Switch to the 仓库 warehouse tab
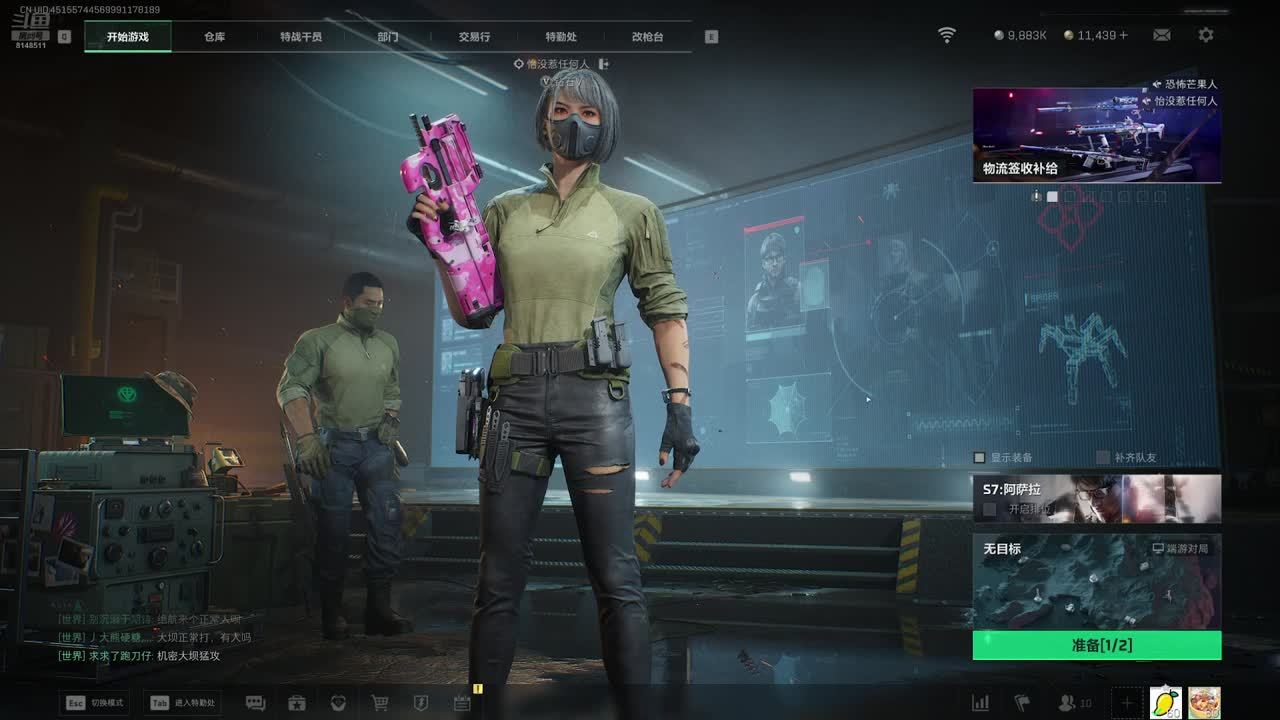Screen dimensions: 1280x720 click(x=214, y=37)
